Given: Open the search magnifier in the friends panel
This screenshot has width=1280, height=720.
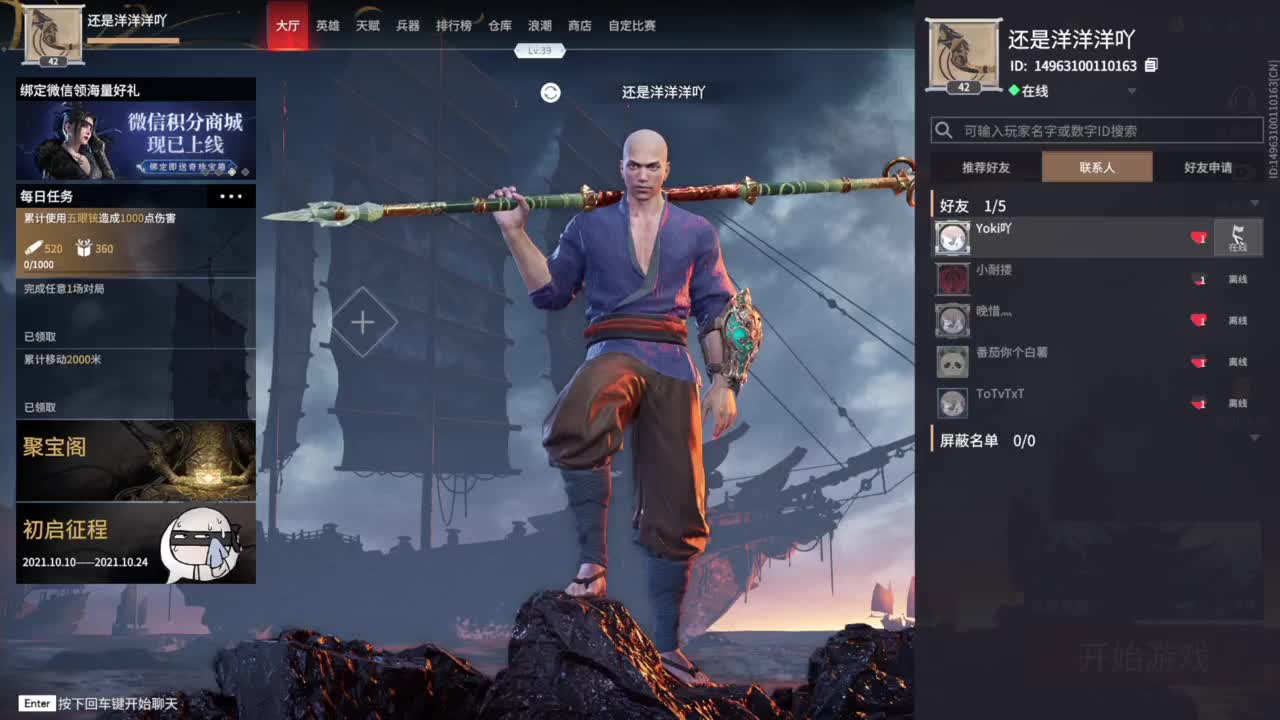Looking at the screenshot, I should point(942,130).
